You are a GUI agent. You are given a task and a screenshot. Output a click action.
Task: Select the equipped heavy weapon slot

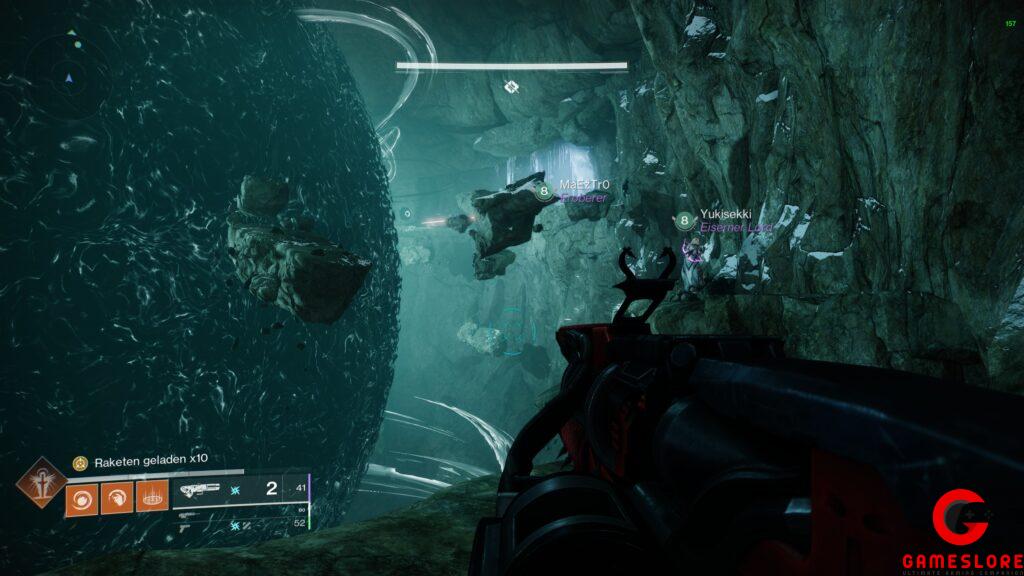(x=199, y=490)
